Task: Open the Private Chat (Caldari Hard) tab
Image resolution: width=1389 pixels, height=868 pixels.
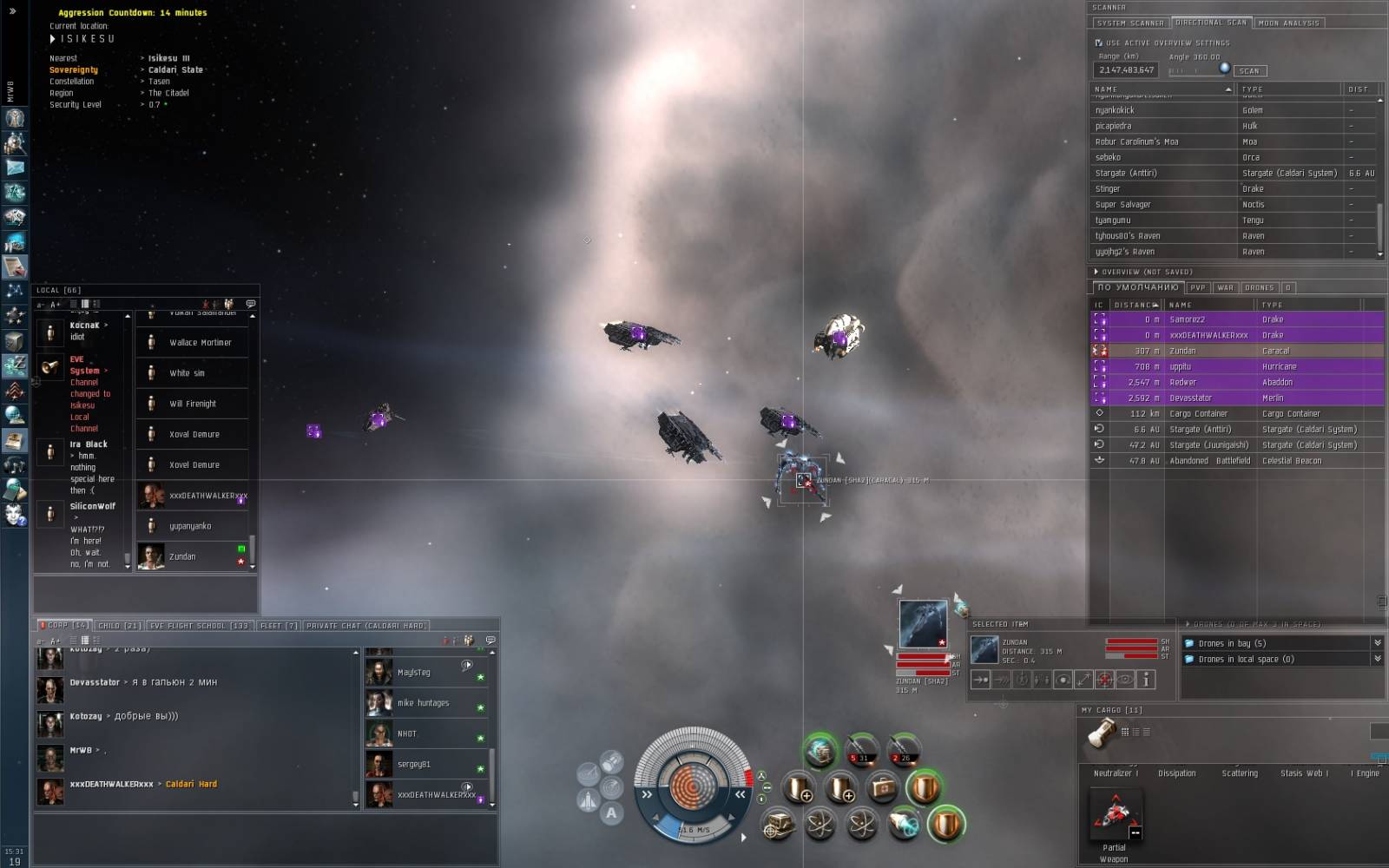Action: point(365,626)
